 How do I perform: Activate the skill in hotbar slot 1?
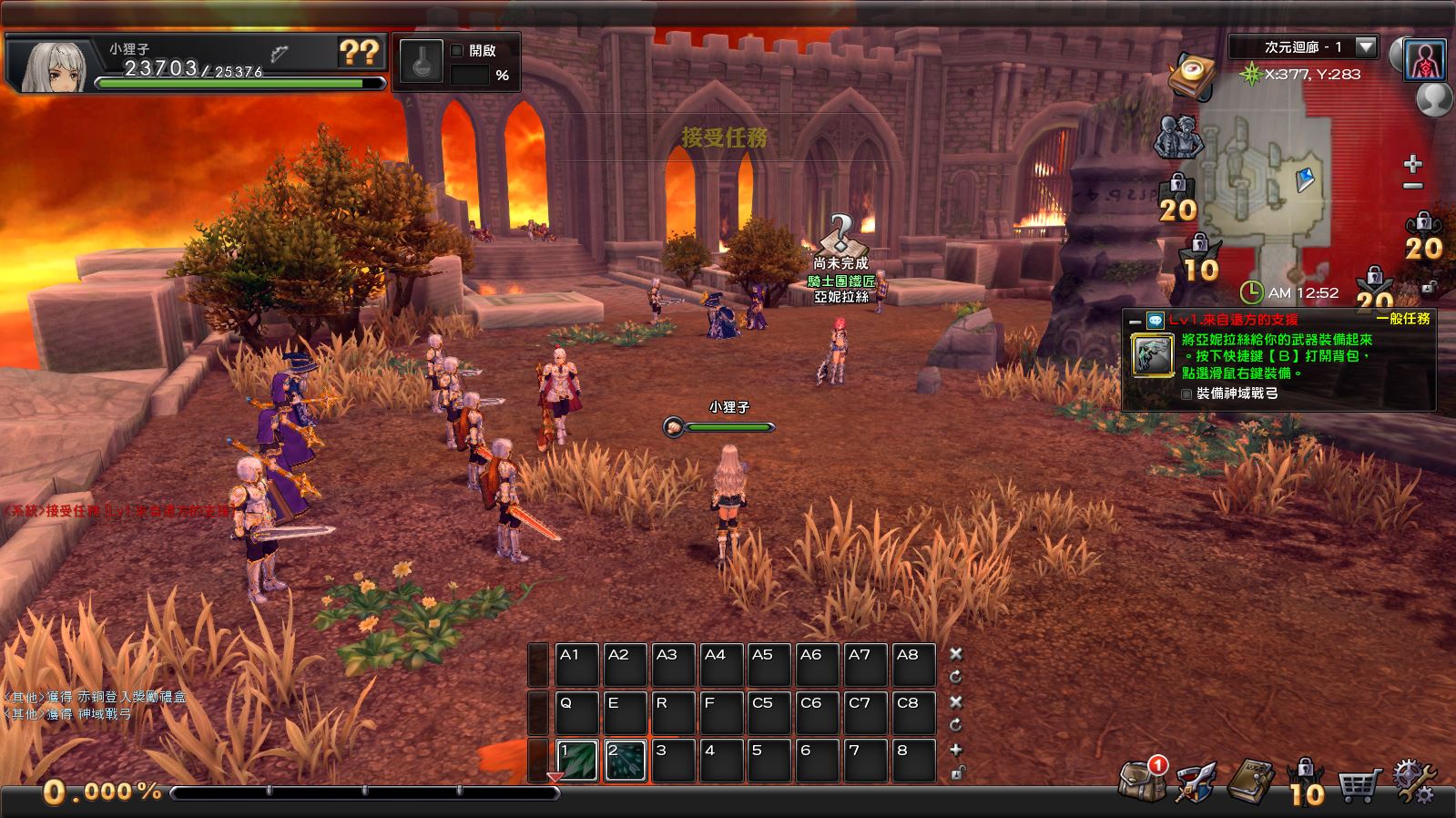(577, 761)
